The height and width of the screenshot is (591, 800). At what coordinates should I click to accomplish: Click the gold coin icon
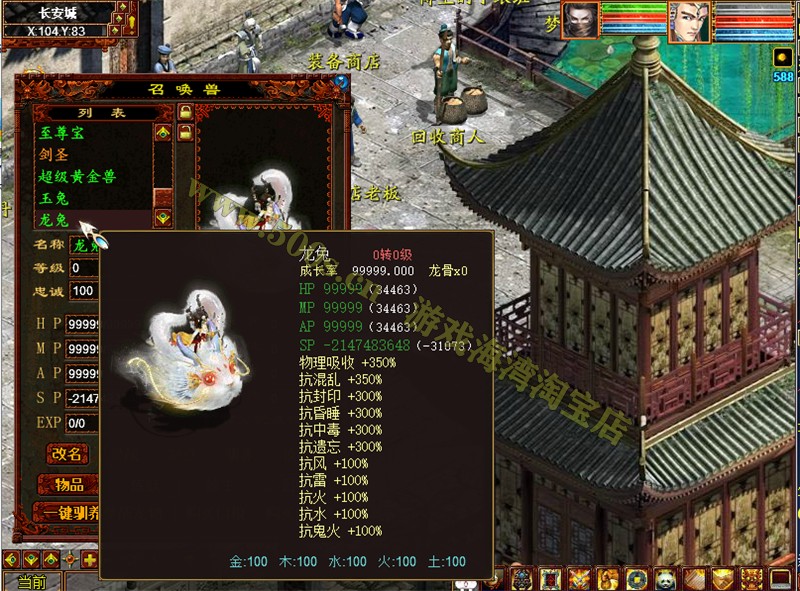(x=637, y=578)
